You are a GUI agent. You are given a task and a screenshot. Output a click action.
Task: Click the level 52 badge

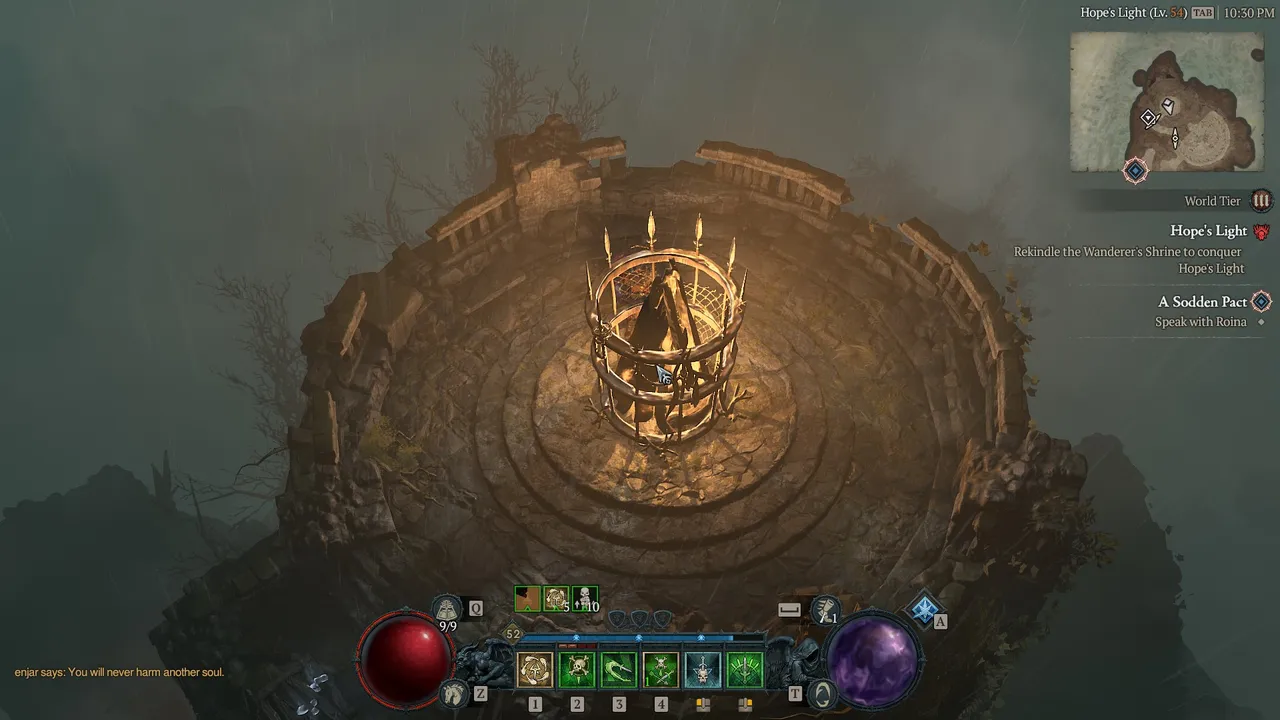(x=513, y=634)
